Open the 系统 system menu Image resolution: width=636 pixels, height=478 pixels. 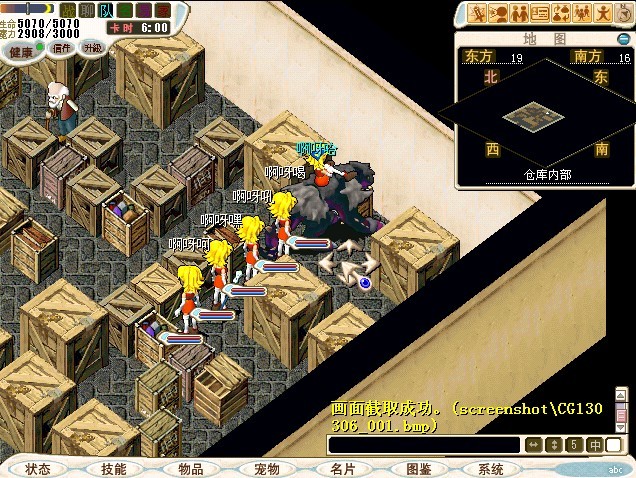click(490, 468)
